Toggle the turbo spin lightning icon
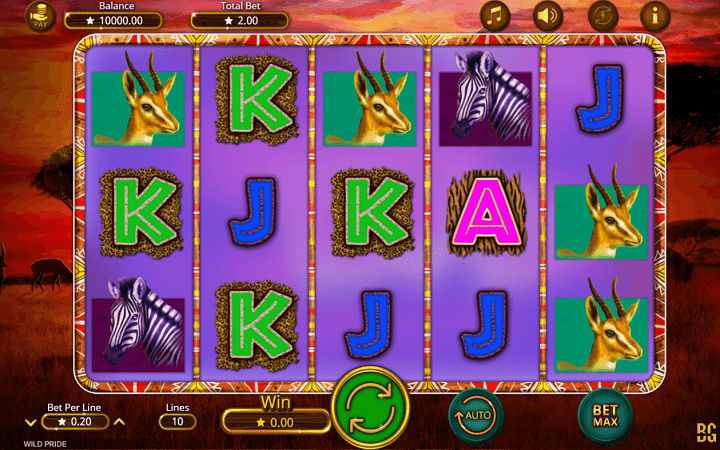The width and height of the screenshot is (720, 450). tap(601, 14)
